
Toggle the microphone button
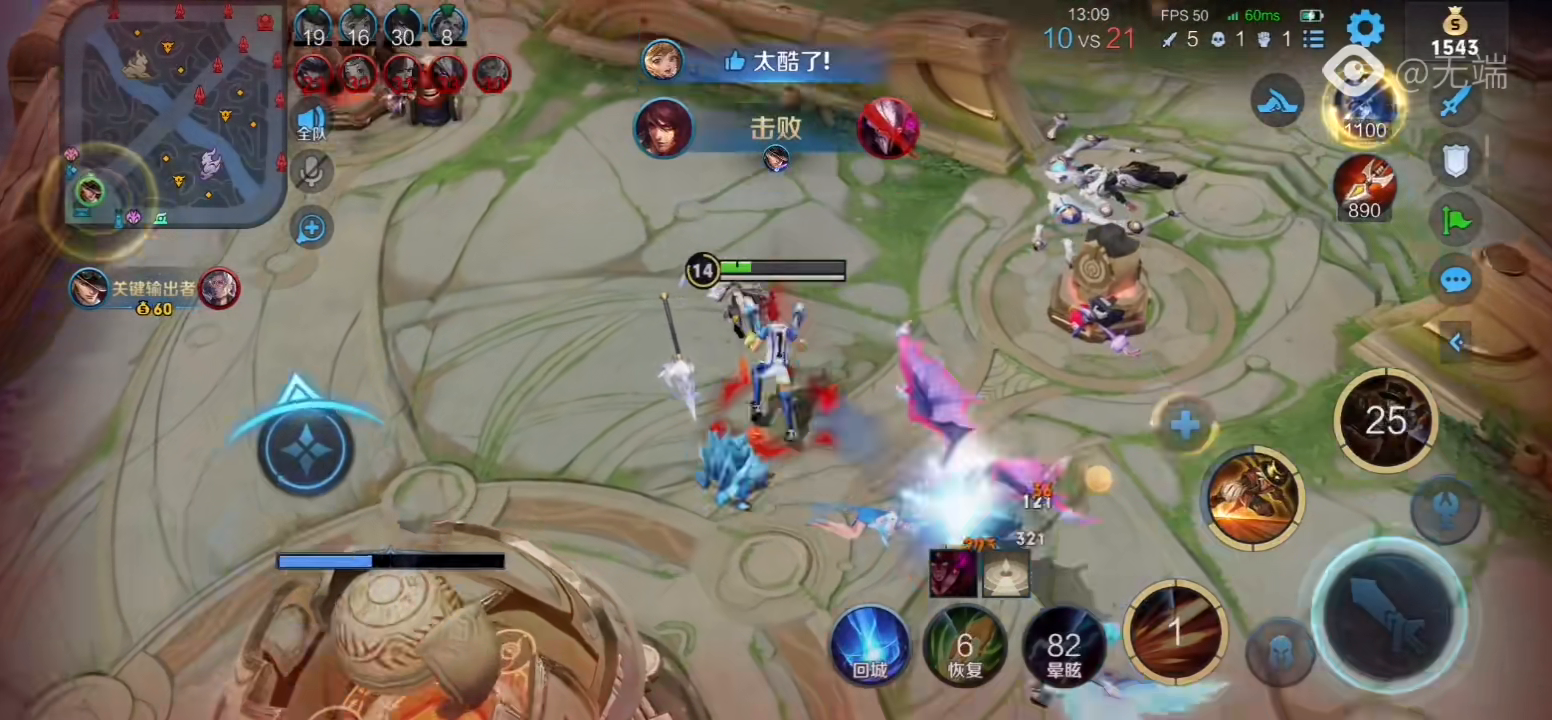(311, 172)
